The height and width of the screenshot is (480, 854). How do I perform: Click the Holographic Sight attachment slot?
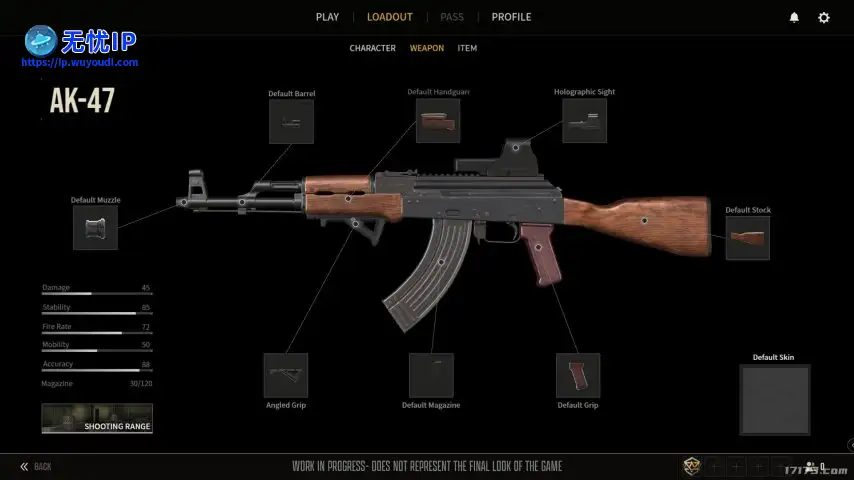click(x=584, y=120)
